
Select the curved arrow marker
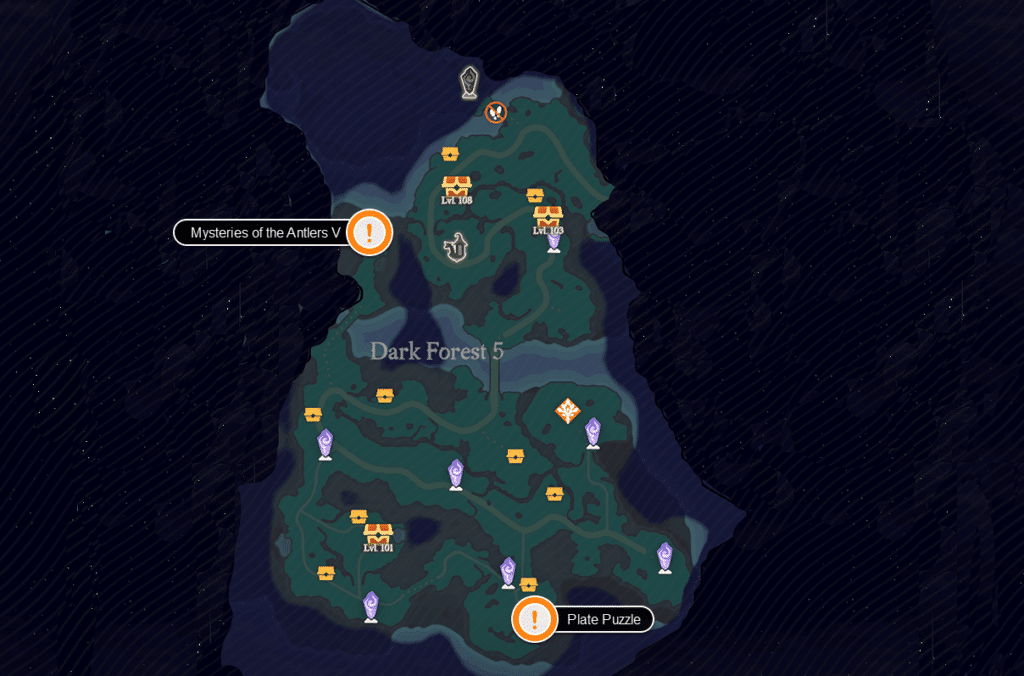458,246
